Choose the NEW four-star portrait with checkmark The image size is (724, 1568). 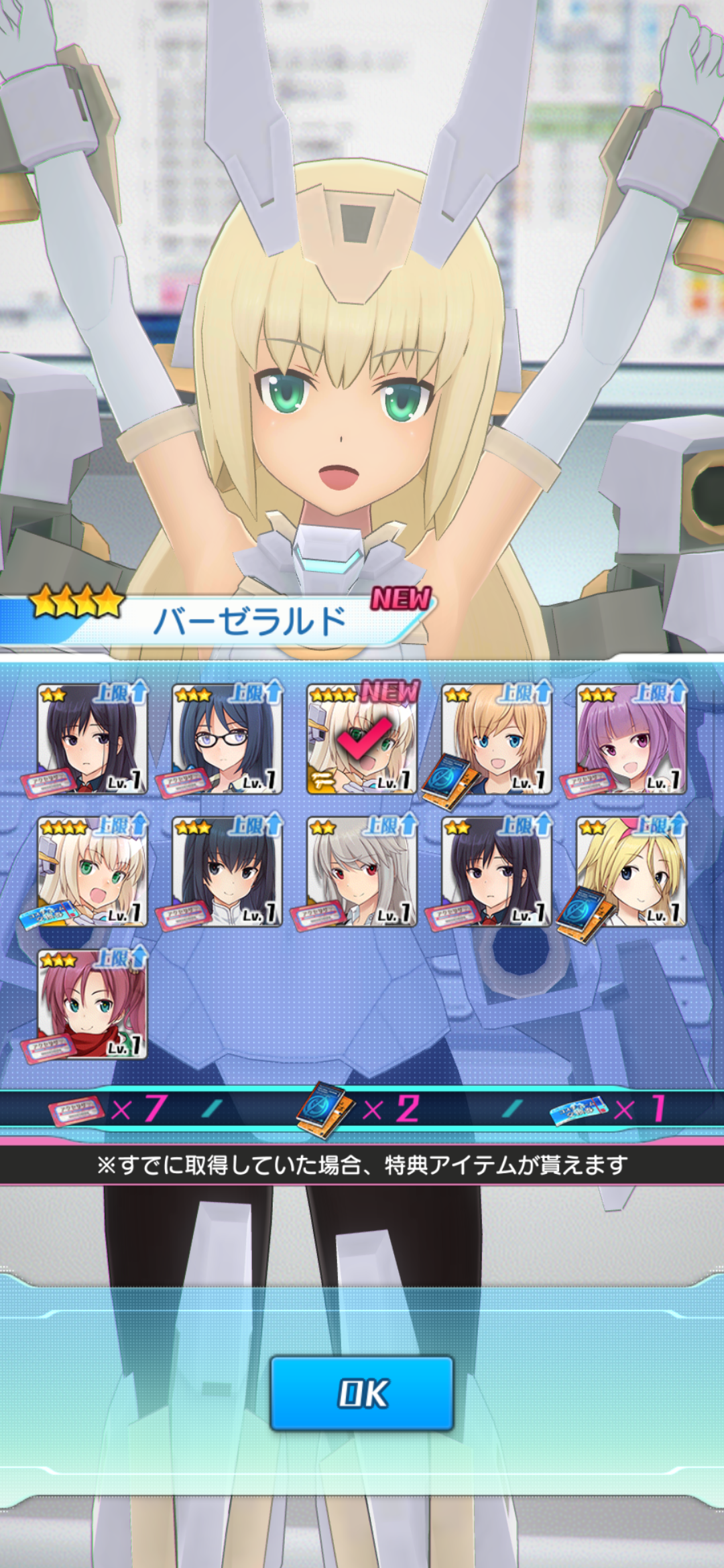tap(362, 739)
